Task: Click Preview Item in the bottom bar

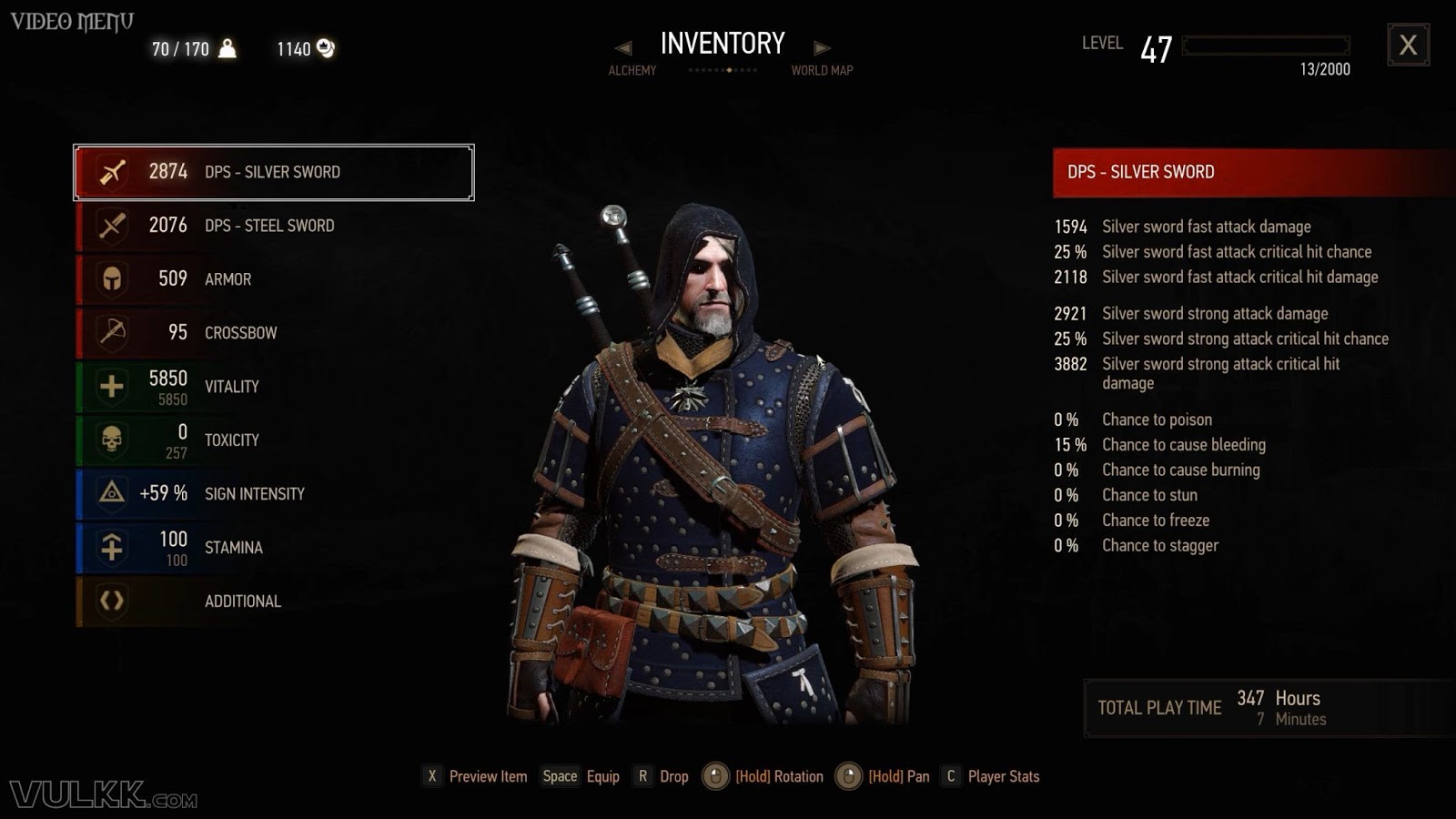Action: click(x=487, y=777)
